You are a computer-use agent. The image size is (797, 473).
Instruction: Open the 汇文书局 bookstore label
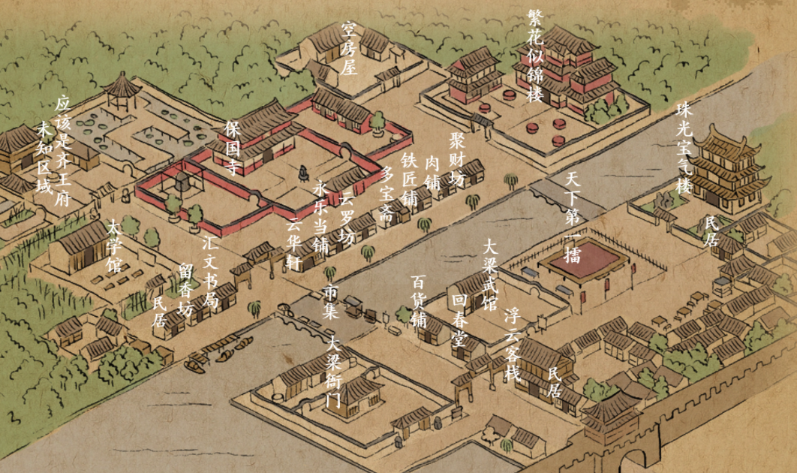click(209, 269)
